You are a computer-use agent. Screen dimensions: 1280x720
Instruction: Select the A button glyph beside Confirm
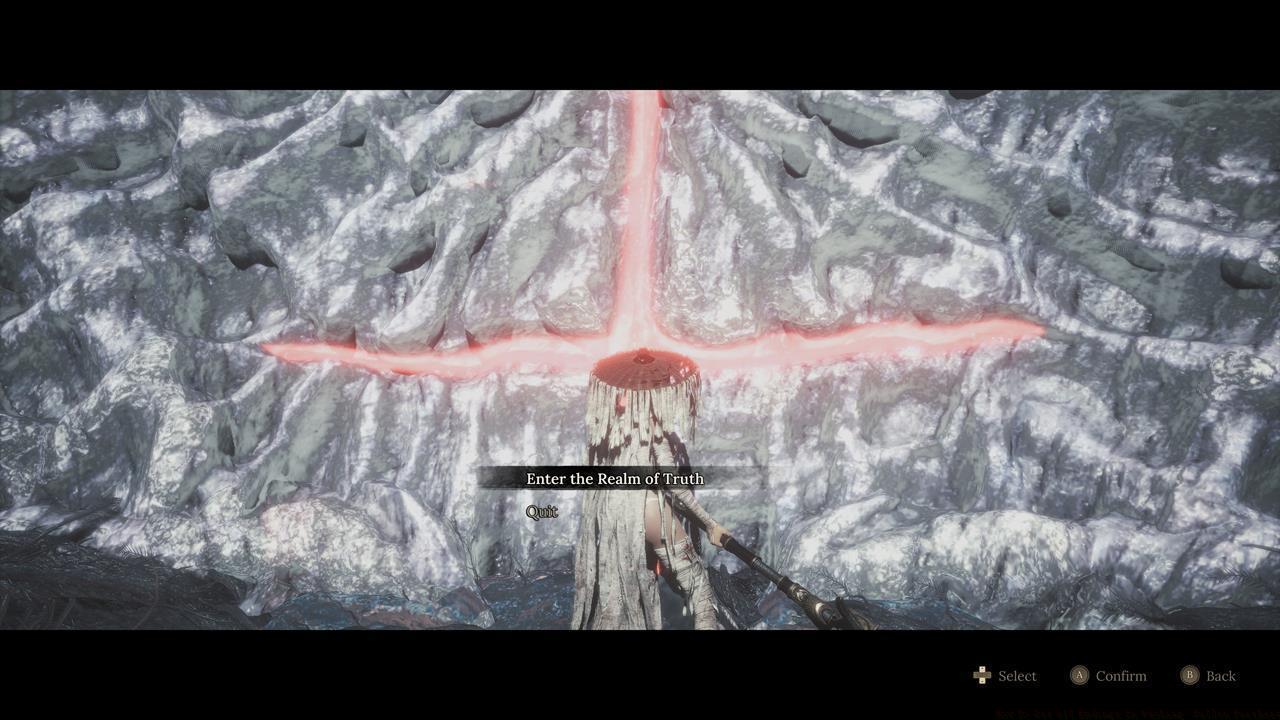(1081, 675)
